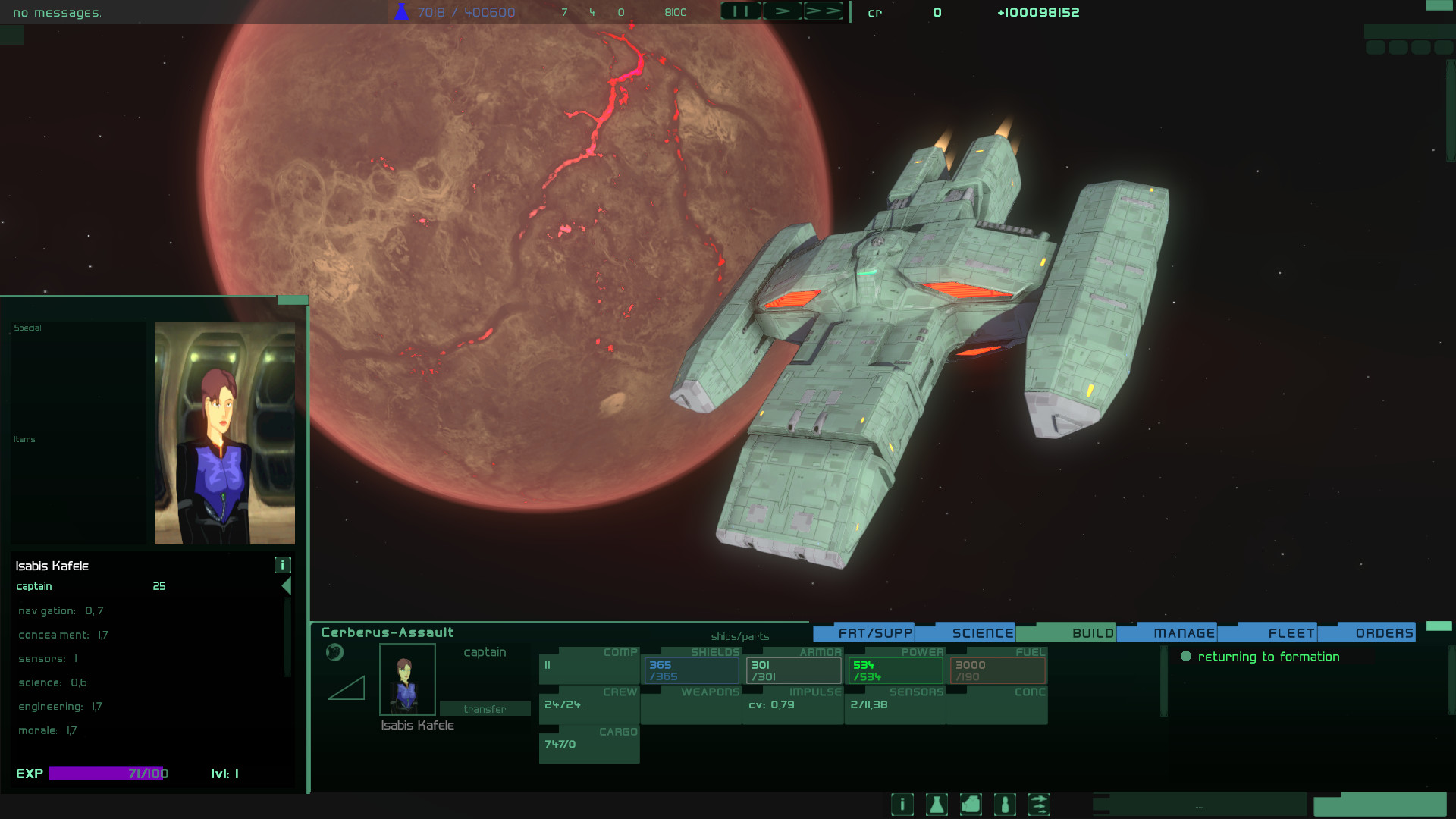This screenshot has width=1456, height=819.
Task: Open the info icon next to Isabis Kafele's name
Action: coord(284,564)
